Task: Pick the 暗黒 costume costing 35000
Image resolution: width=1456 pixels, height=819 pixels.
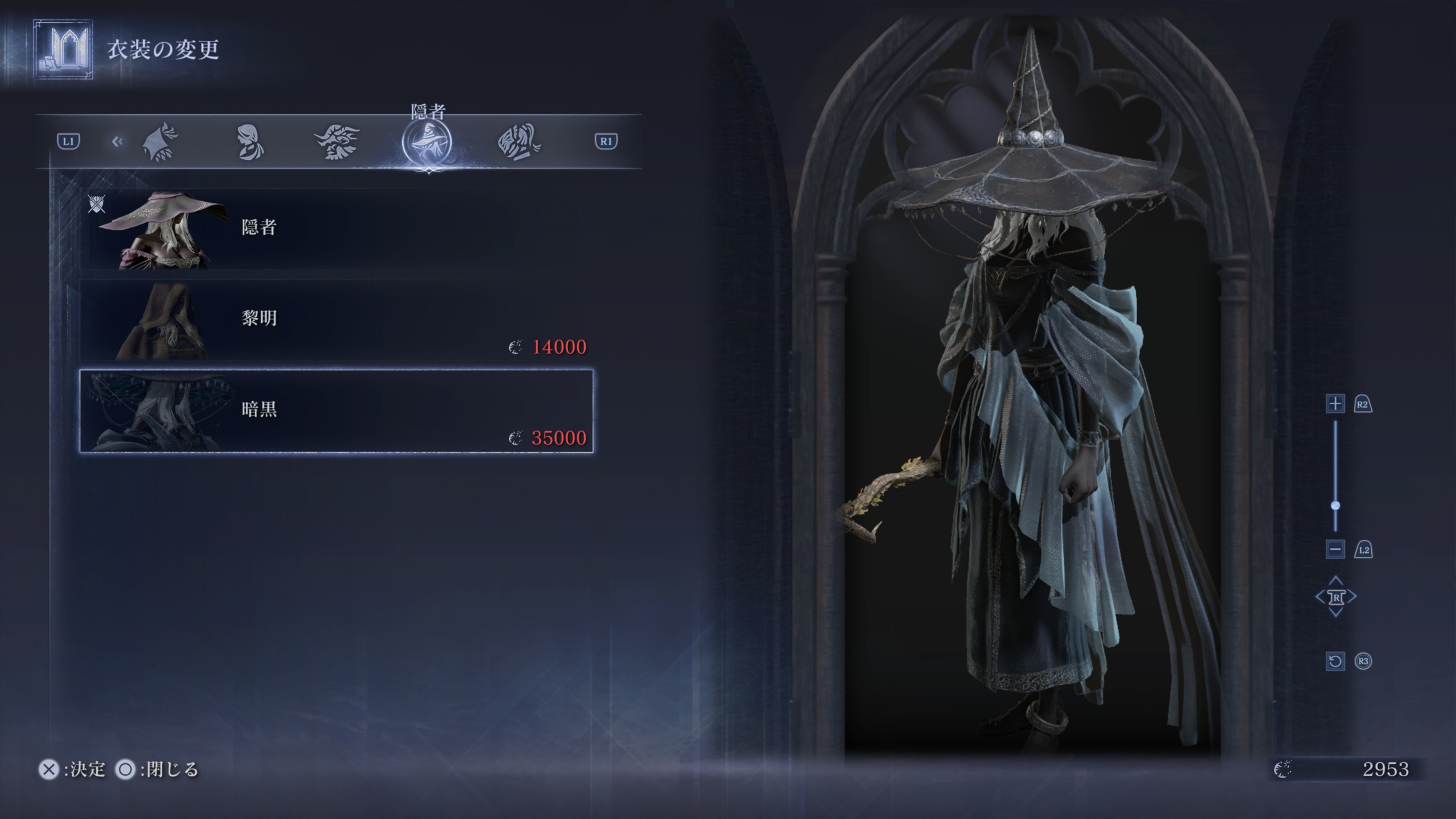Action: (x=336, y=411)
